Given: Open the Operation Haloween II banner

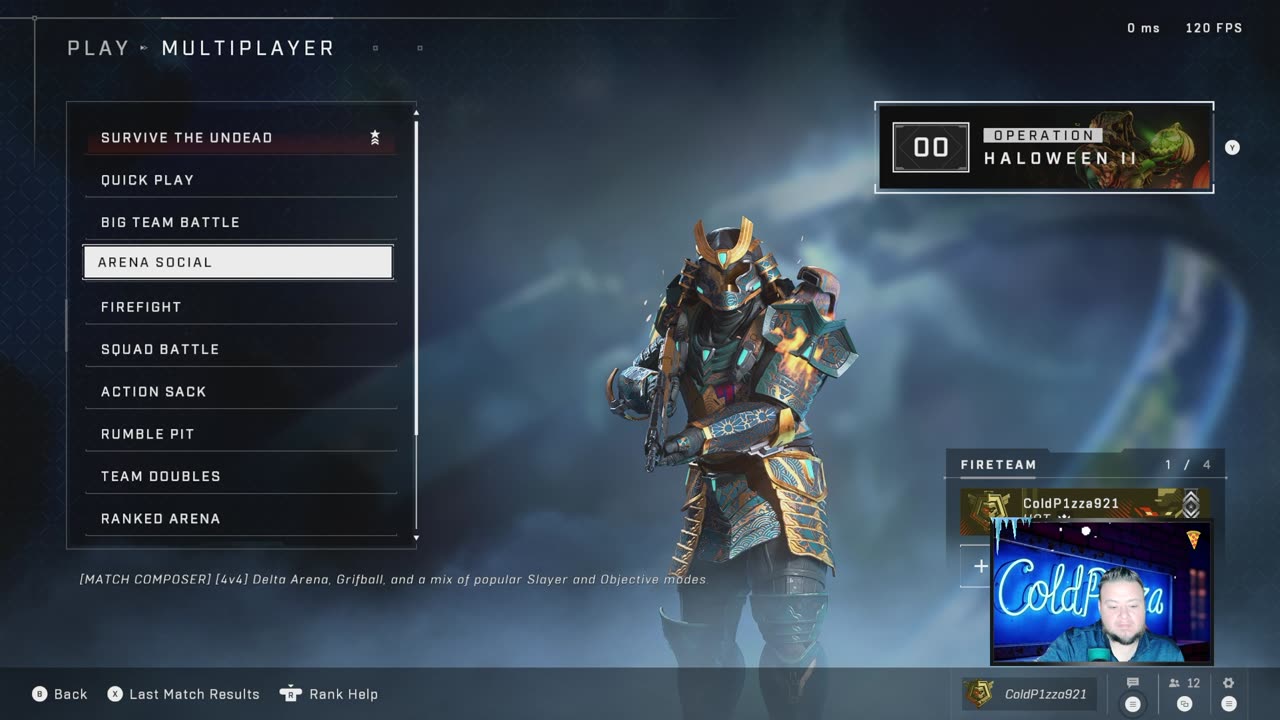Looking at the screenshot, I should coord(1044,147).
